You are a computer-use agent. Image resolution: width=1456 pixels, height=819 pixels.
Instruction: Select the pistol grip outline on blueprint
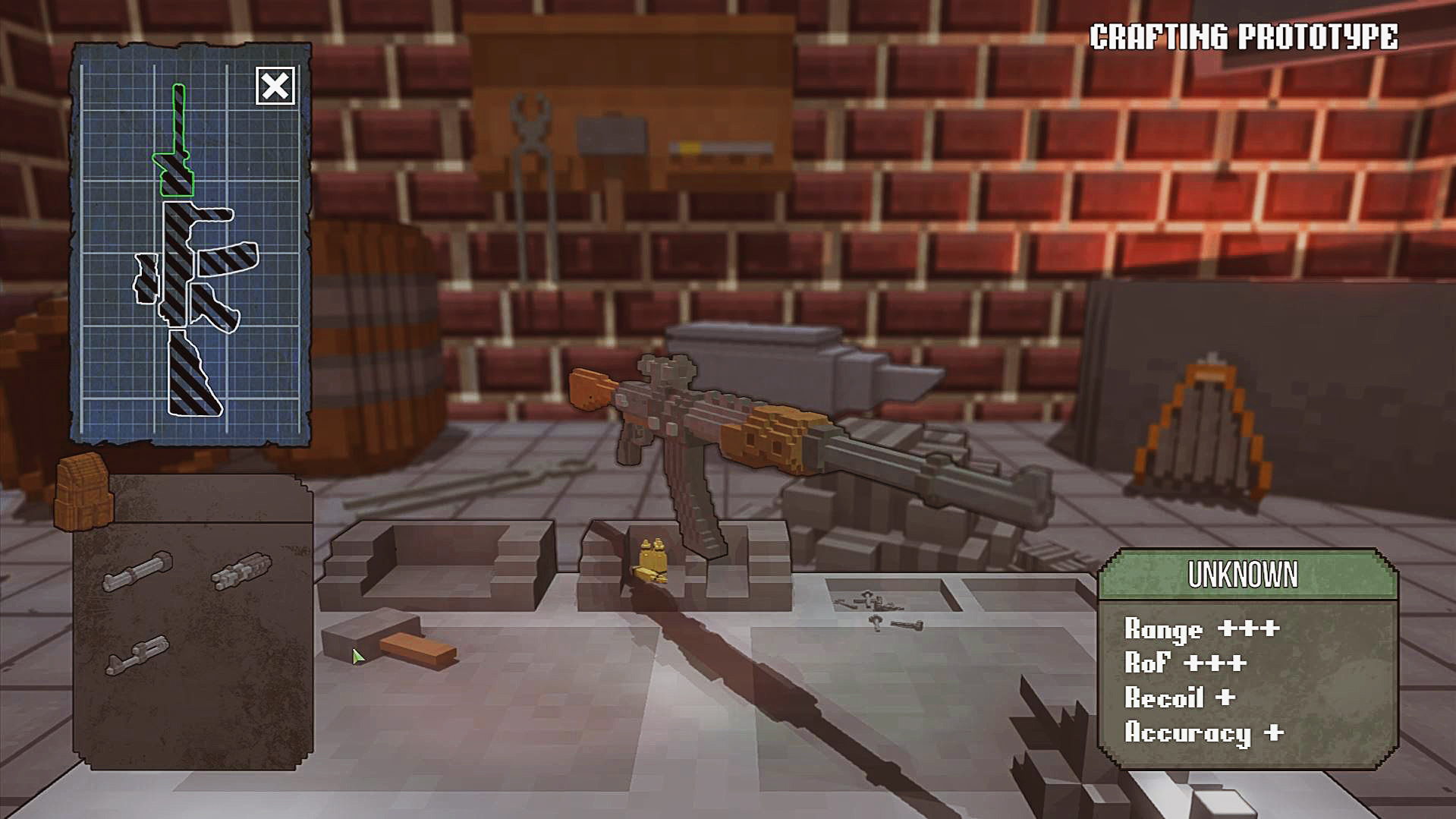point(215,307)
